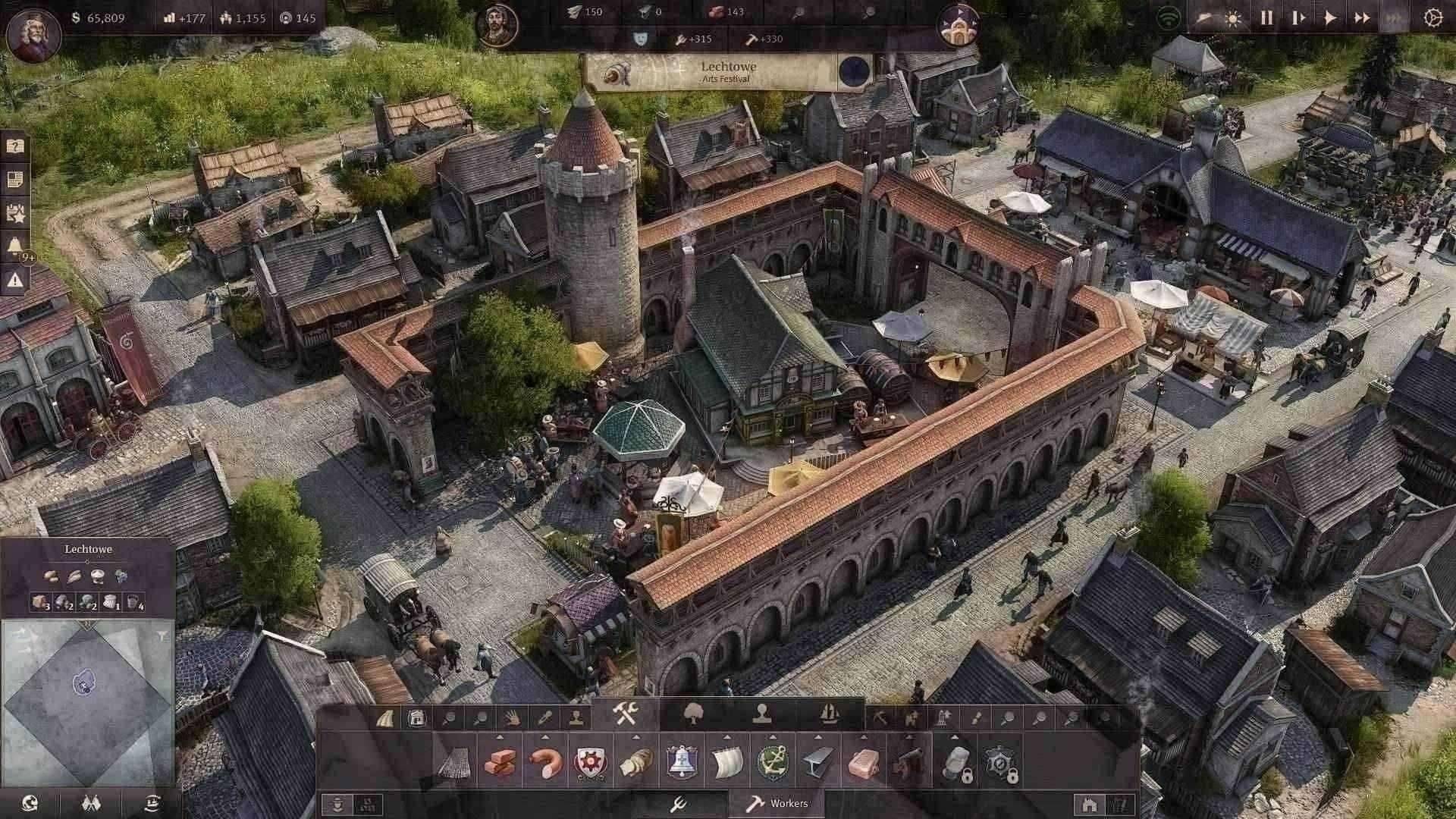Pause the game speed
This screenshot has height=819, width=1456.
(x=1266, y=18)
